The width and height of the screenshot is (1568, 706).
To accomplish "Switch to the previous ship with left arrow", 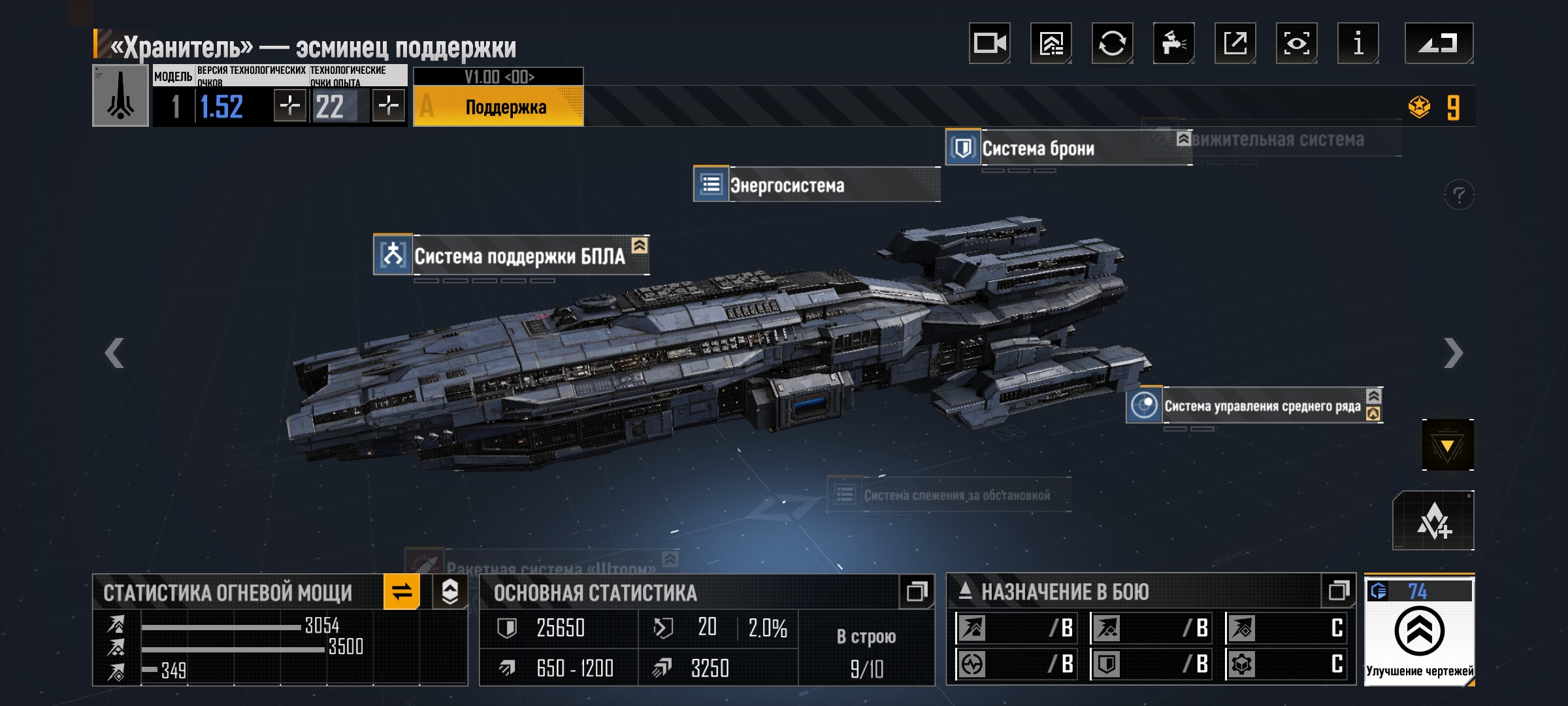I will 114,353.
